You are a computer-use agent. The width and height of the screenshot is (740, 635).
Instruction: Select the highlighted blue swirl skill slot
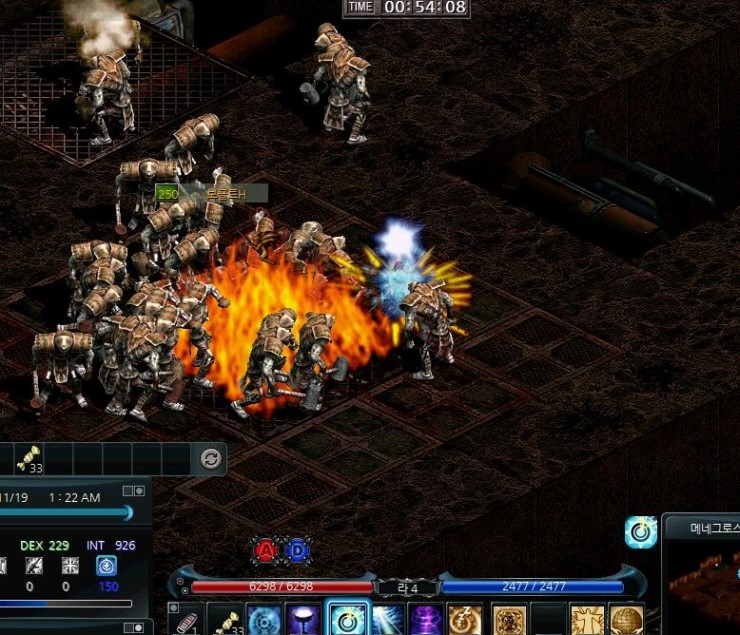tap(347, 620)
